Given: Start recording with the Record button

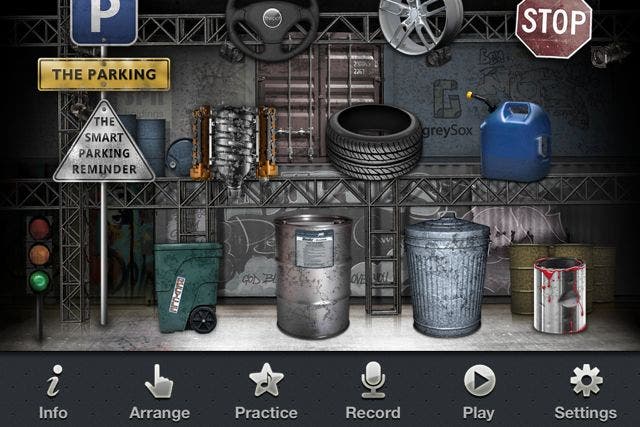Looking at the screenshot, I should click(373, 391).
